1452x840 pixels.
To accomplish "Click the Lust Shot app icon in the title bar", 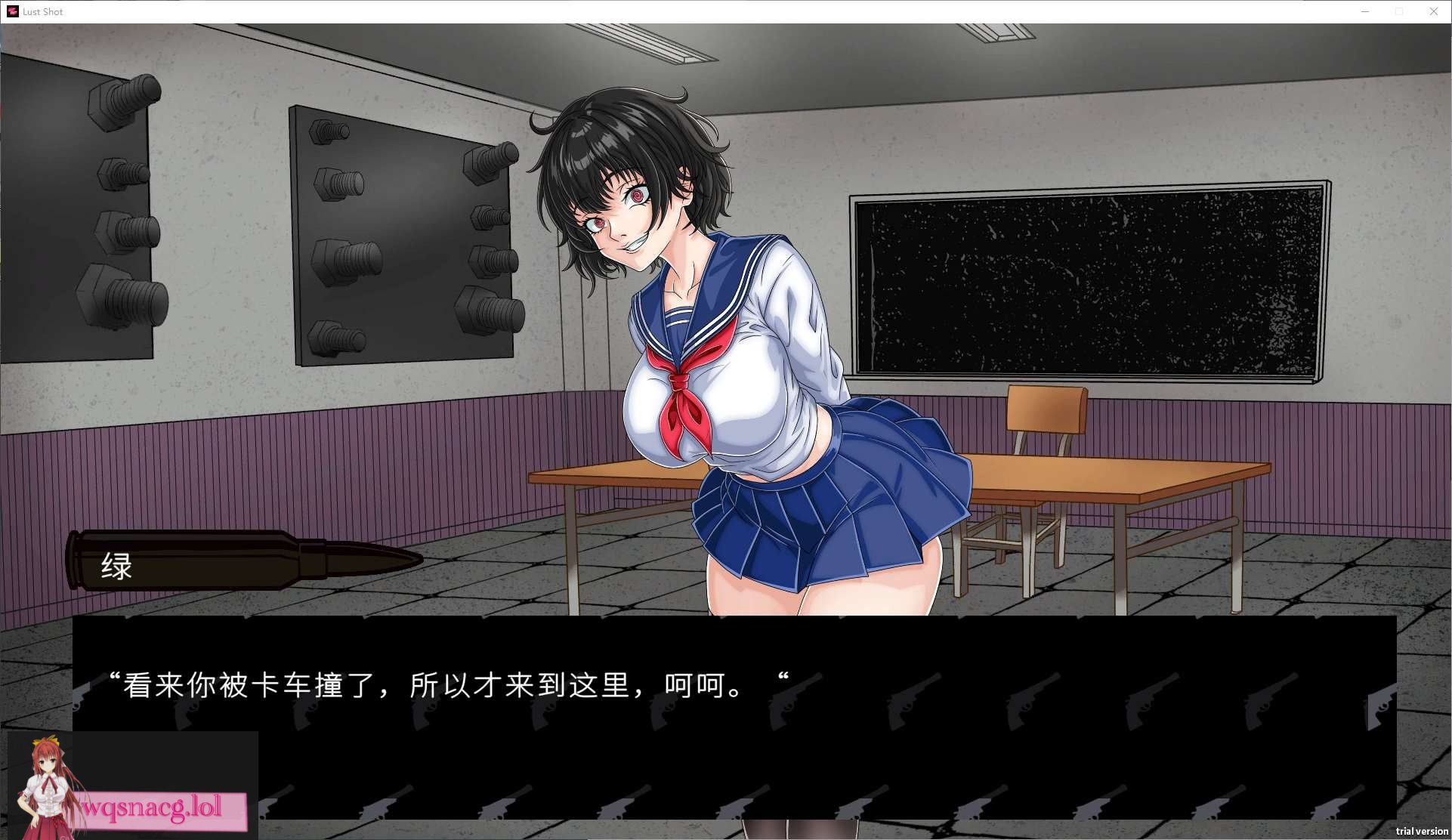I will point(12,11).
